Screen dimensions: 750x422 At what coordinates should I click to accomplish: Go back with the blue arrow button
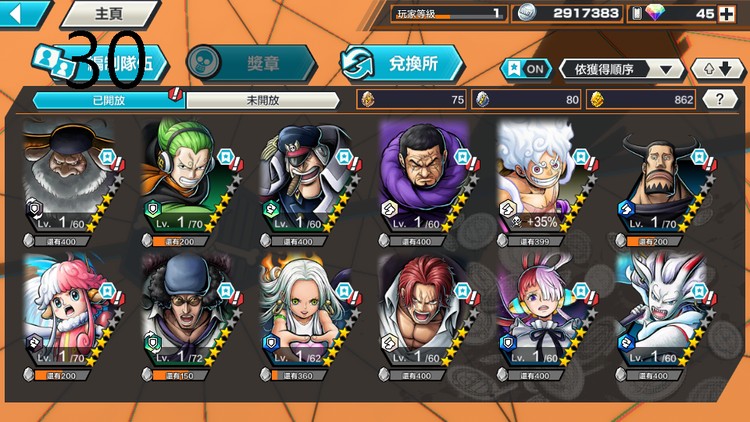click(x=24, y=14)
